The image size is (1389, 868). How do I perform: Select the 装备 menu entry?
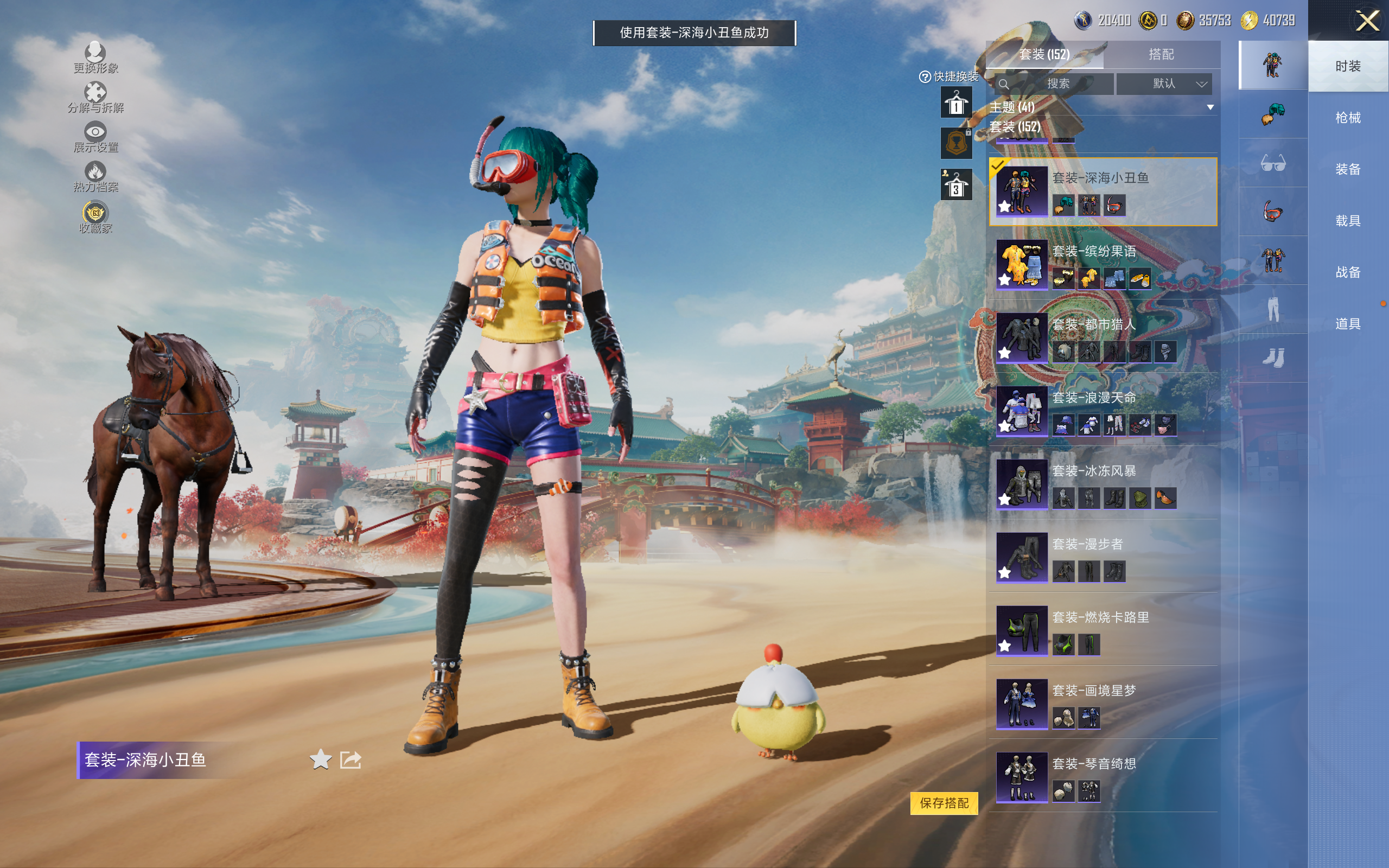tap(1347, 169)
